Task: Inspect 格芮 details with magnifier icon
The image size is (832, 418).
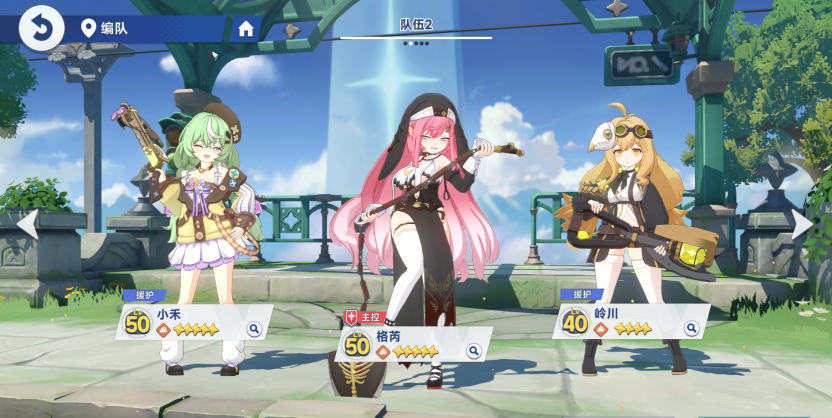Action: click(473, 351)
